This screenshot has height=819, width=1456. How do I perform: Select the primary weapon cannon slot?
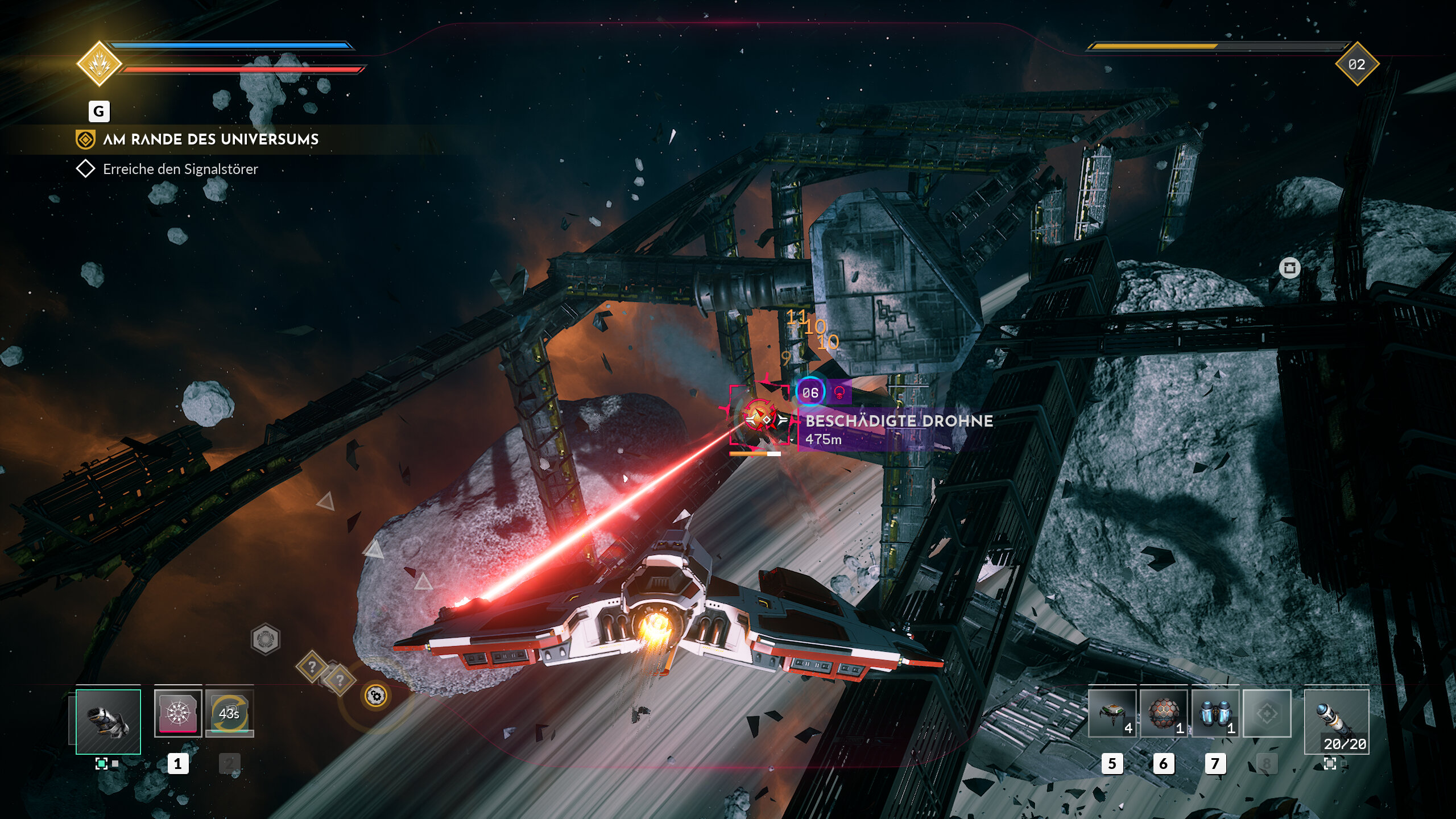(108, 721)
